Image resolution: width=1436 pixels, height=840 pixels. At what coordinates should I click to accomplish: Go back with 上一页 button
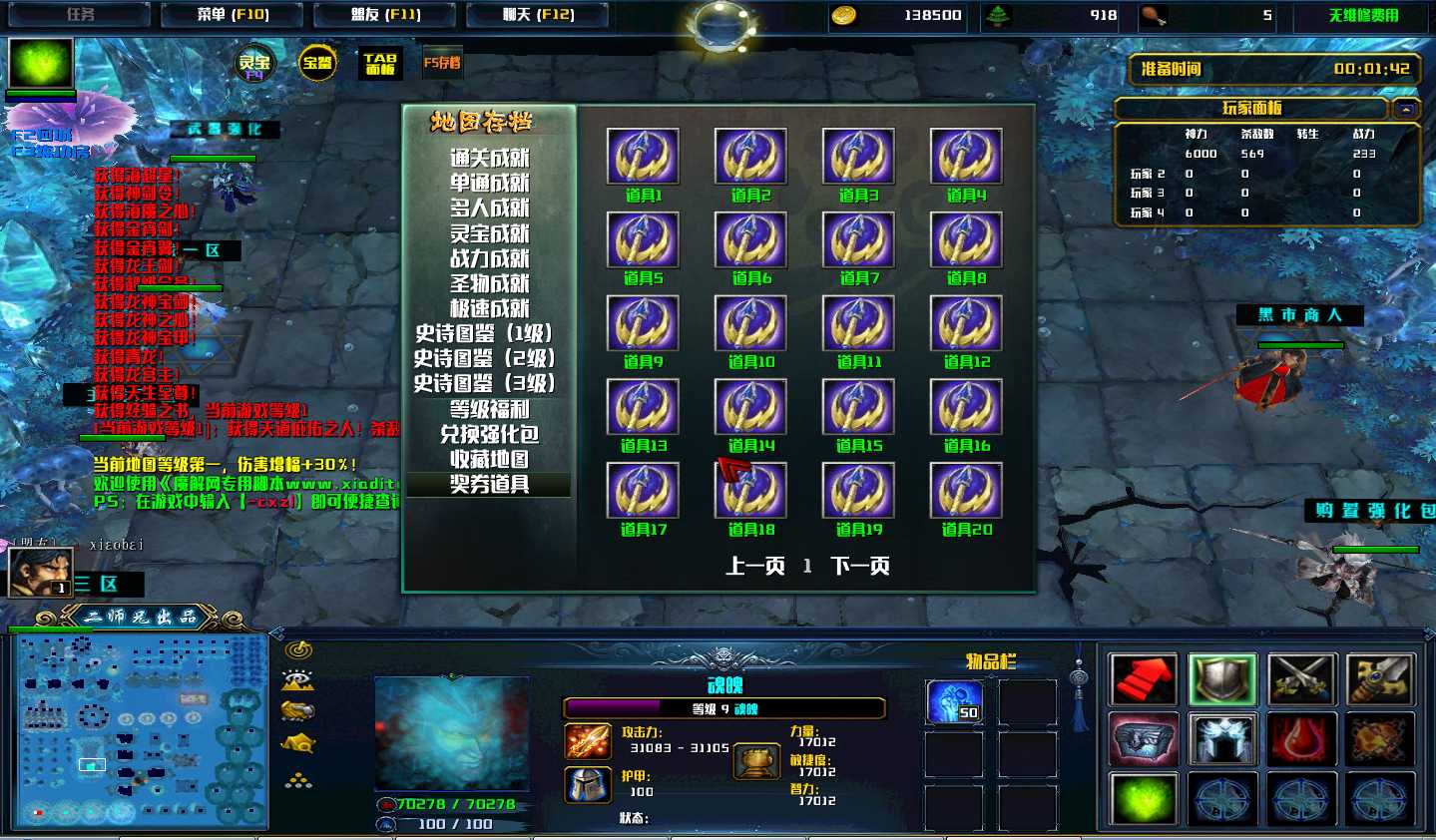[x=754, y=567]
